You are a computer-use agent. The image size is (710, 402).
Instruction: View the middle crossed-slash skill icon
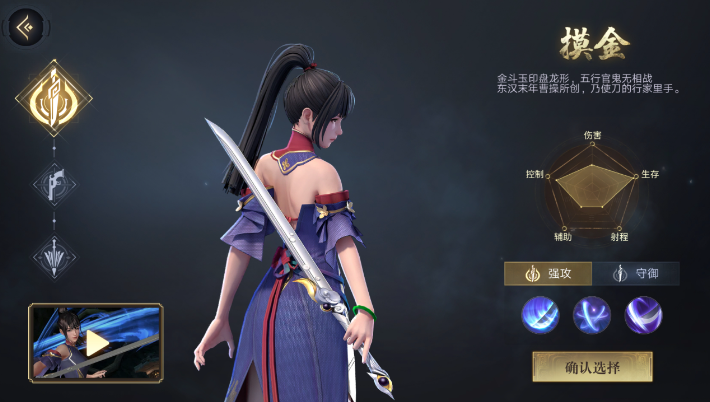click(592, 315)
